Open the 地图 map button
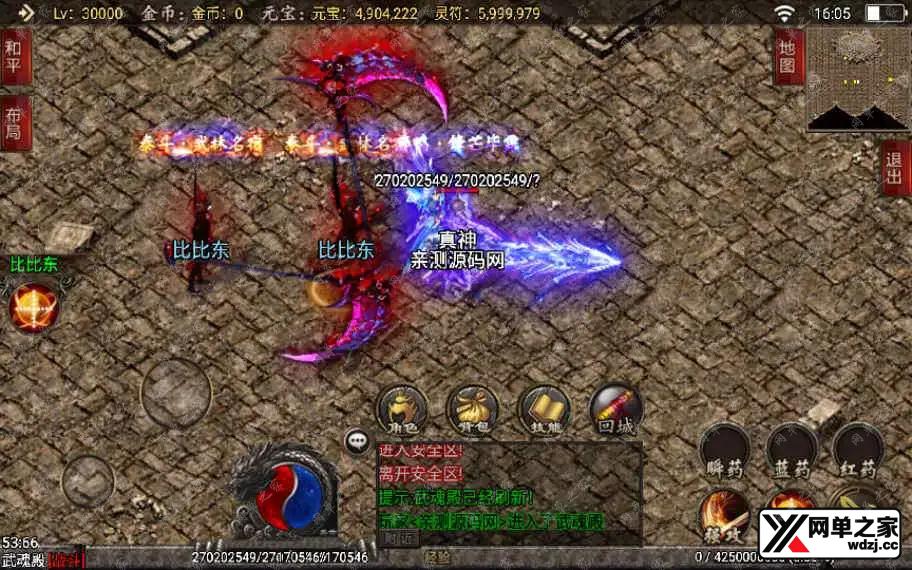 pos(789,56)
